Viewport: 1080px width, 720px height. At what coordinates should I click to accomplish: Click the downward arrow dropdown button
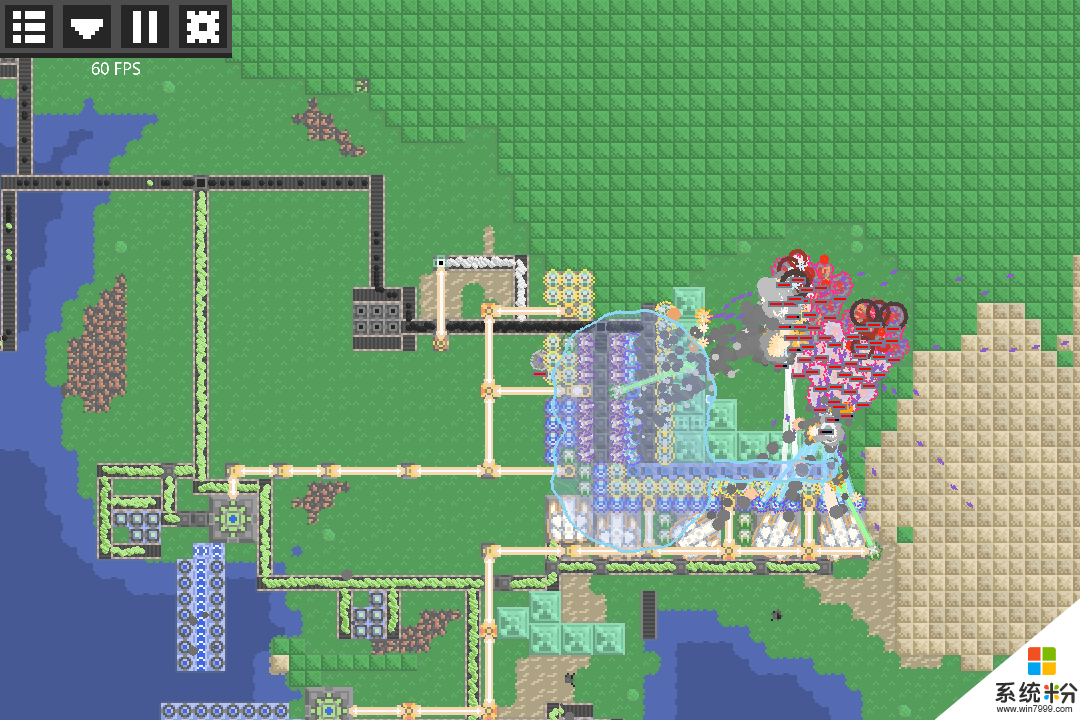[87, 26]
